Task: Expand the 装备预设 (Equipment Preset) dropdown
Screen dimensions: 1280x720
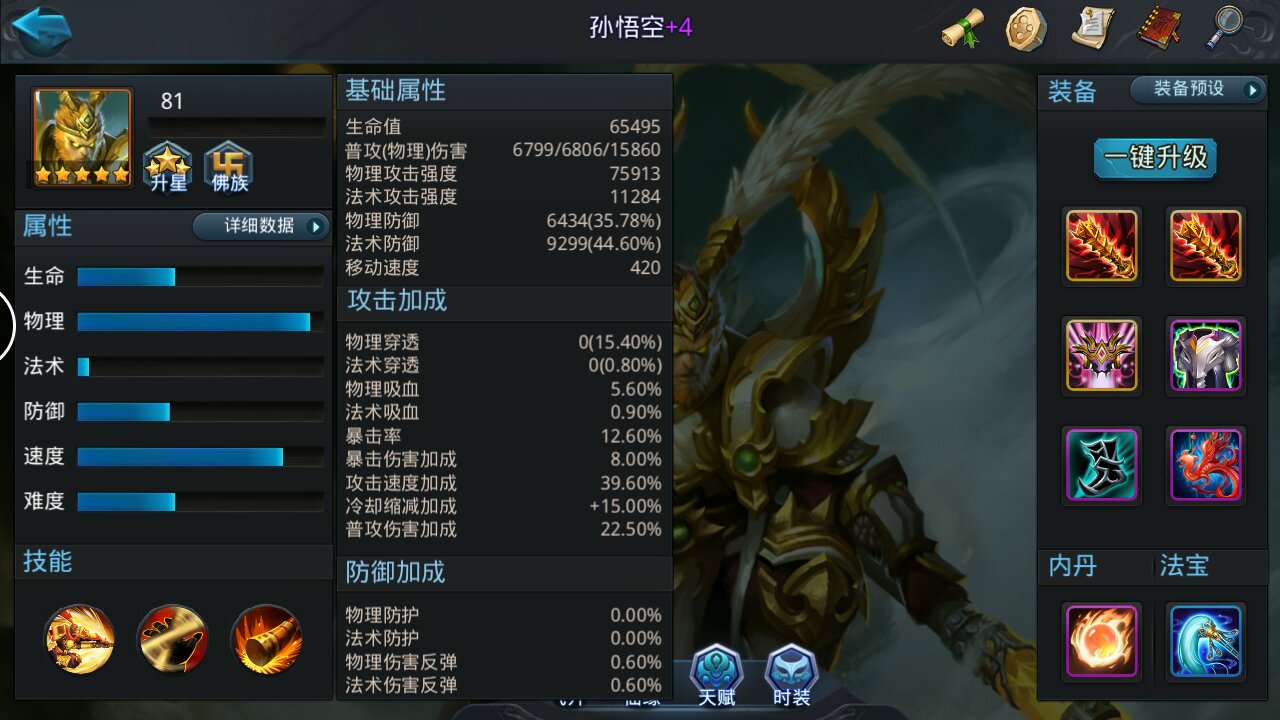Action: click(x=1199, y=89)
